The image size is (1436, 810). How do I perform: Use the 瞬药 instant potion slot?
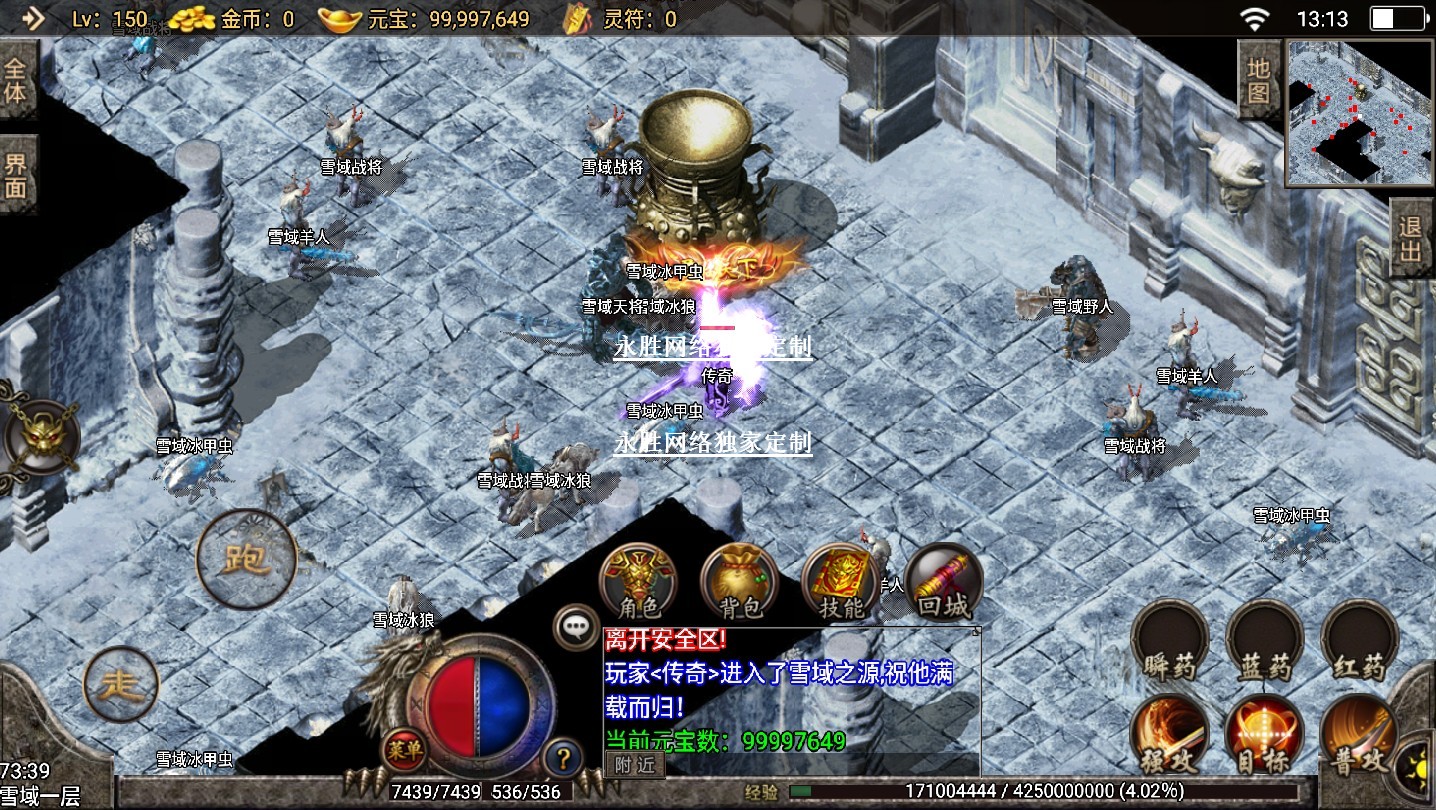[x=1170, y=643]
